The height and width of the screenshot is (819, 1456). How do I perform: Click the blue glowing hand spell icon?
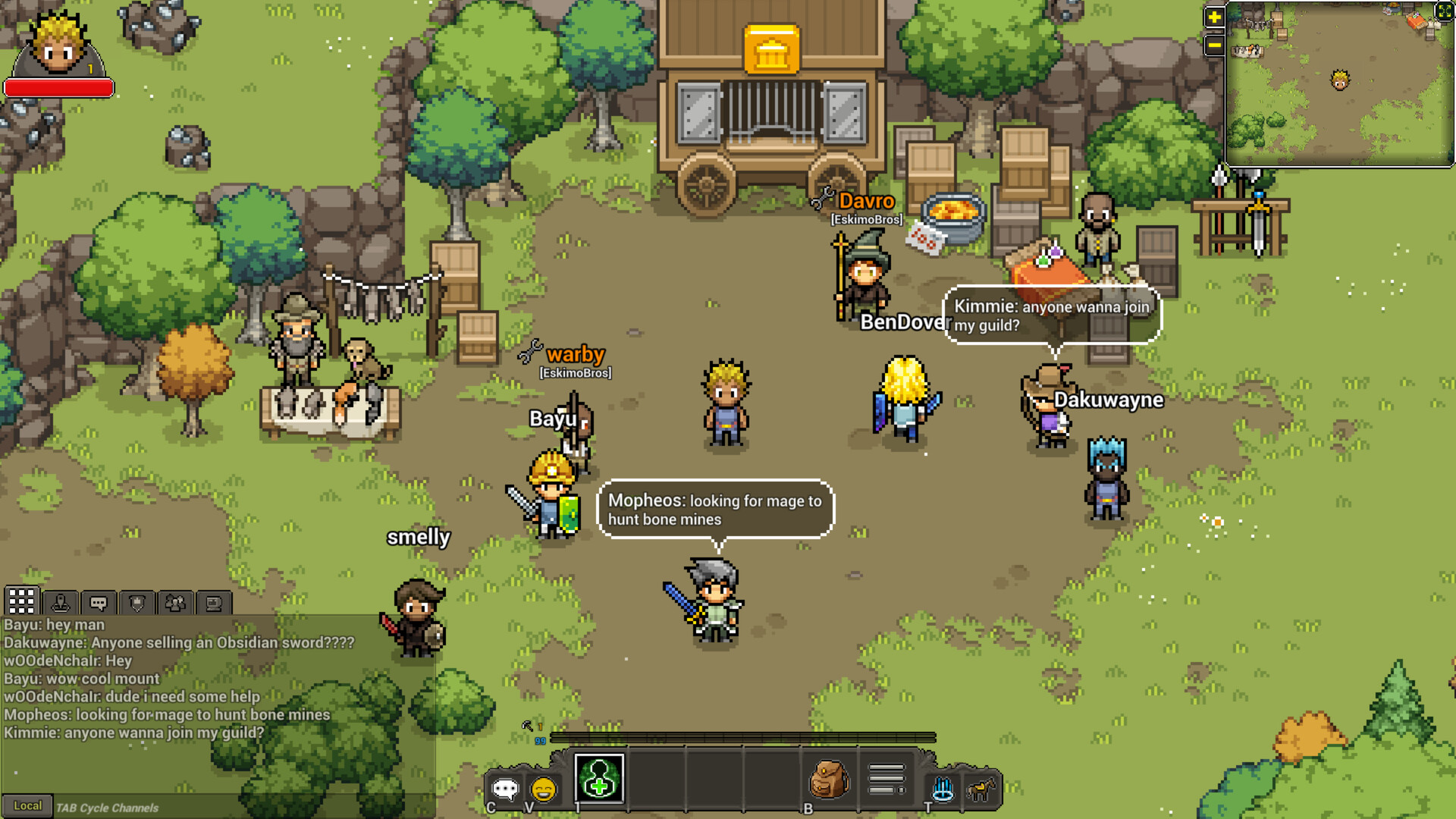(x=941, y=789)
